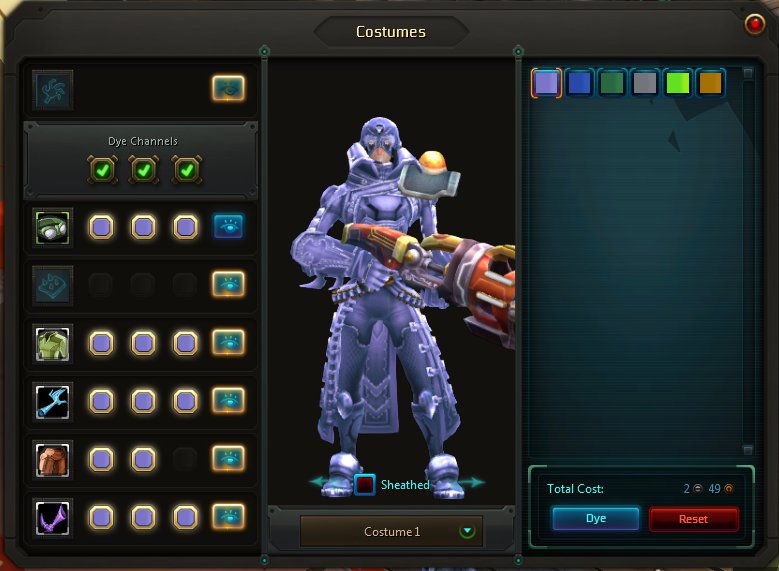779x571 pixels.
Task: Select the lavender purple dye swatch
Action: (x=546, y=83)
